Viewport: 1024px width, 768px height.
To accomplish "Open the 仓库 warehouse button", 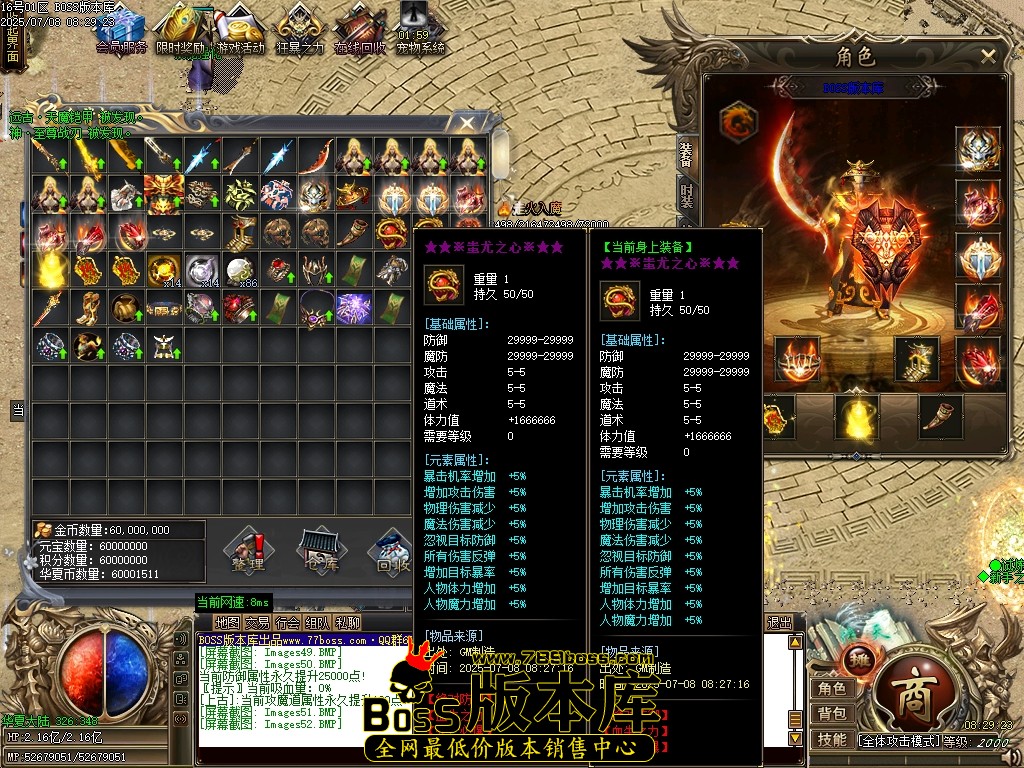I will [320, 549].
